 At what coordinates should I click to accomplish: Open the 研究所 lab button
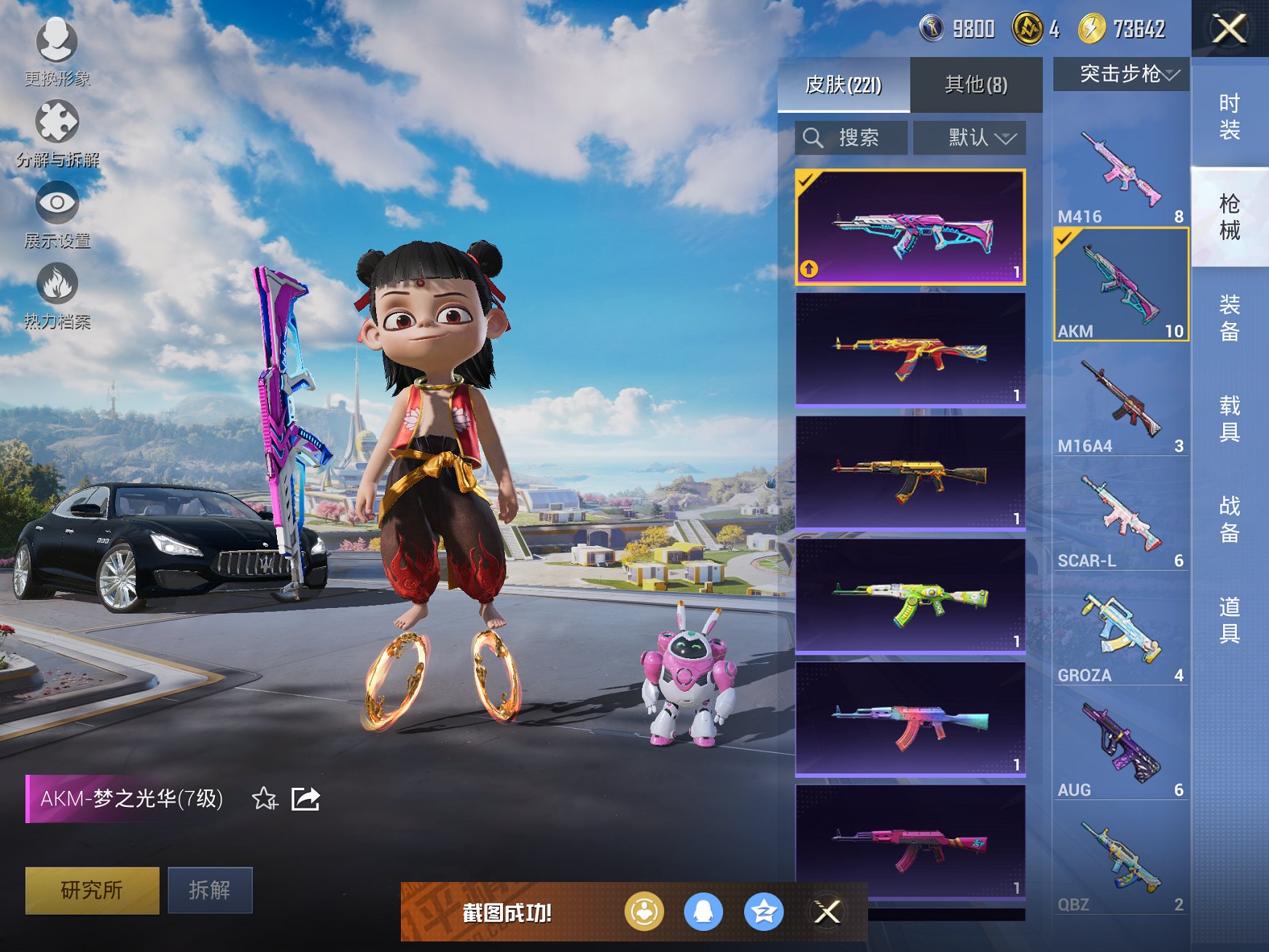click(92, 890)
